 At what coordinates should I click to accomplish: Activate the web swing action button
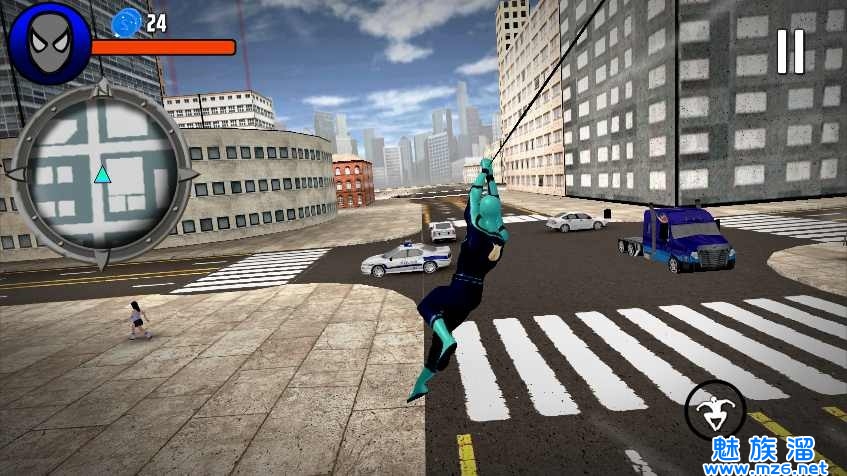[x=715, y=409]
